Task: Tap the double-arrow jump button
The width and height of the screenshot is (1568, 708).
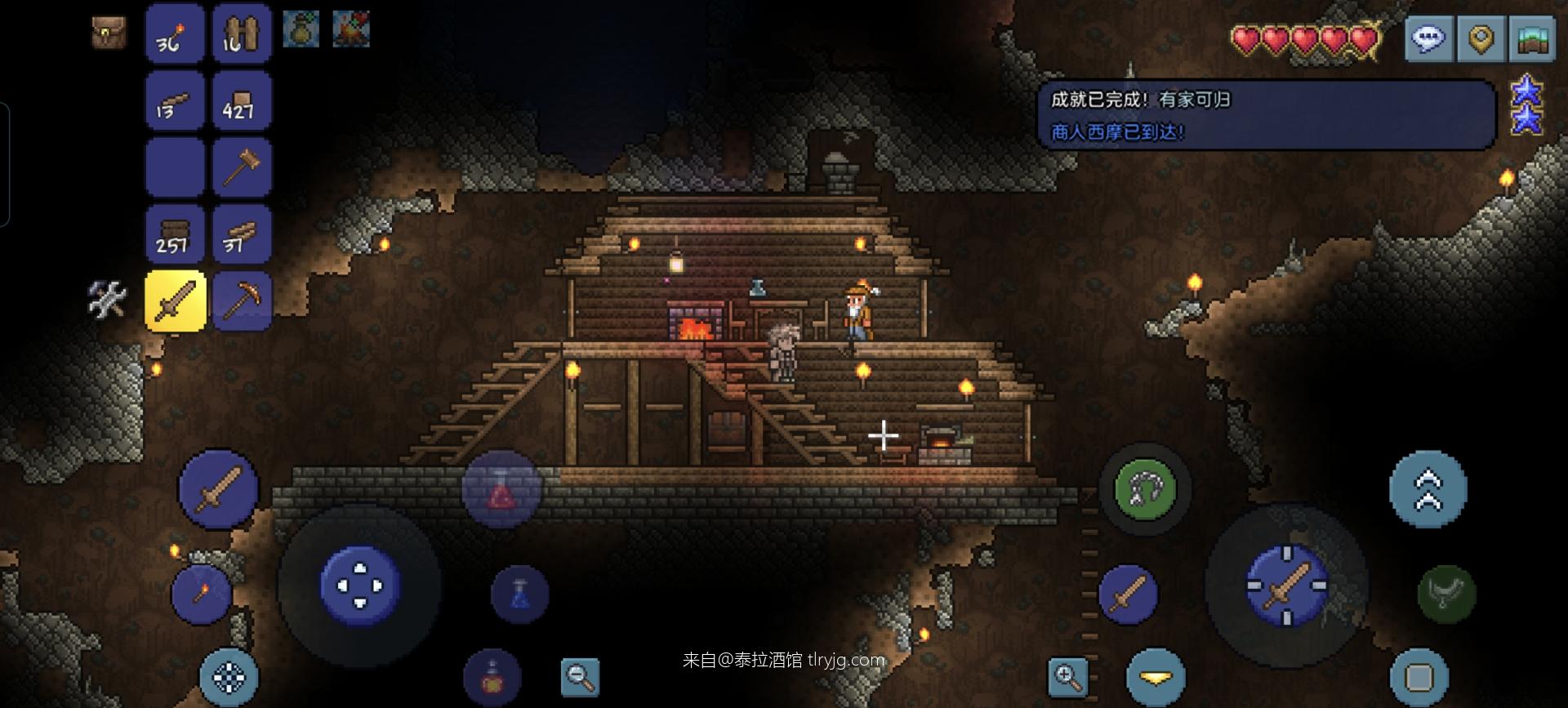Action: (x=1428, y=489)
